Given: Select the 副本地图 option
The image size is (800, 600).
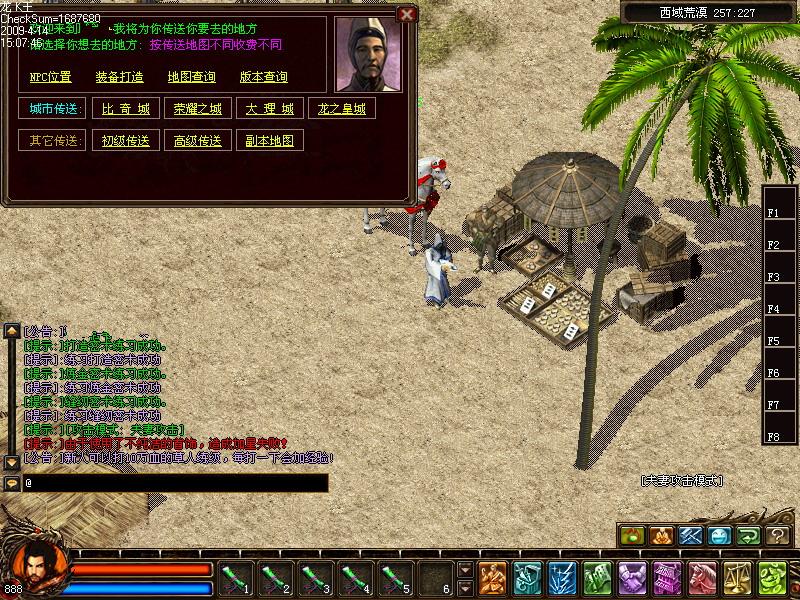Looking at the screenshot, I should (270, 141).
